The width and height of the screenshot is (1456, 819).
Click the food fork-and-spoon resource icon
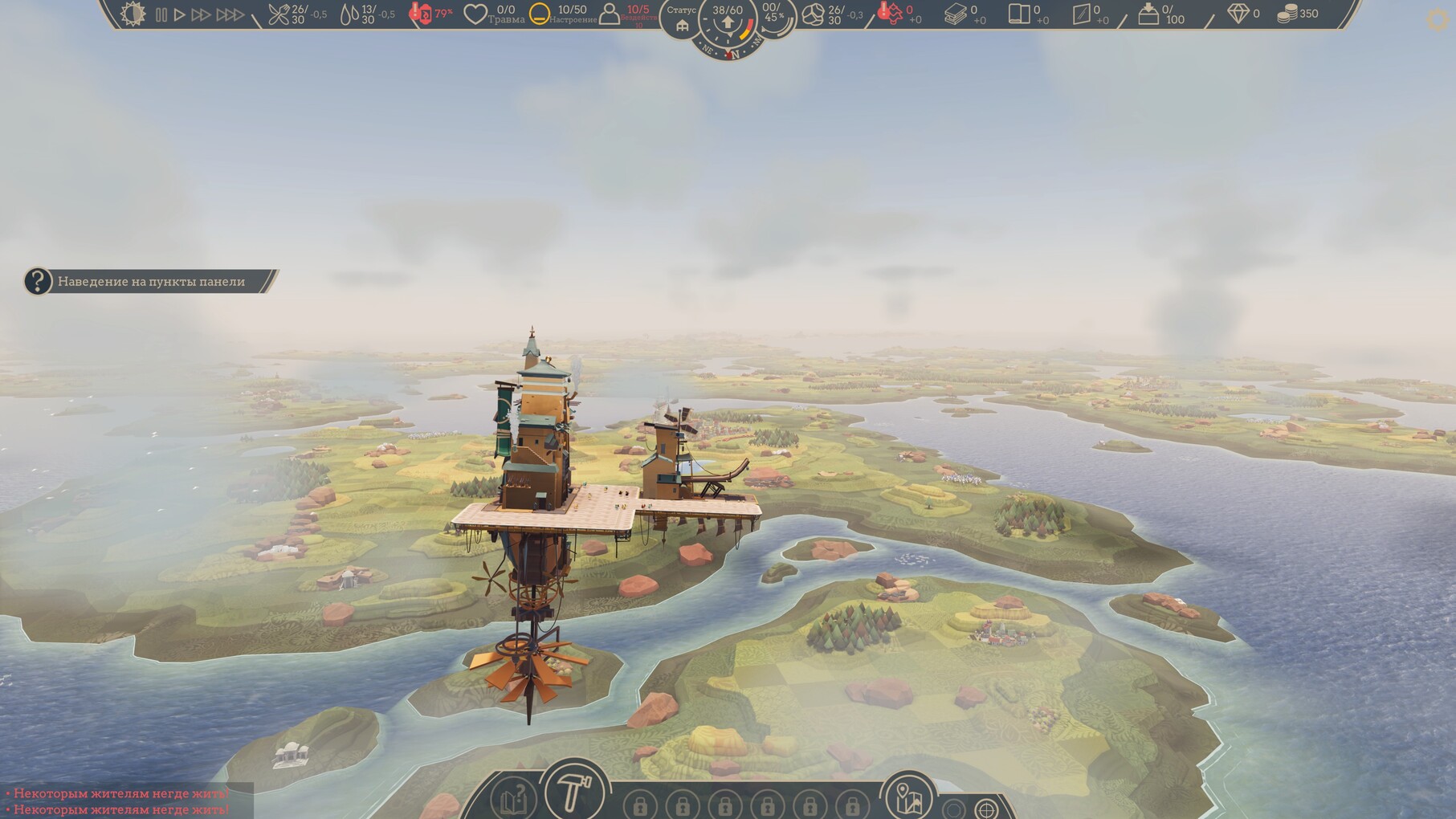pyautogui.click(x=278, y=14)
